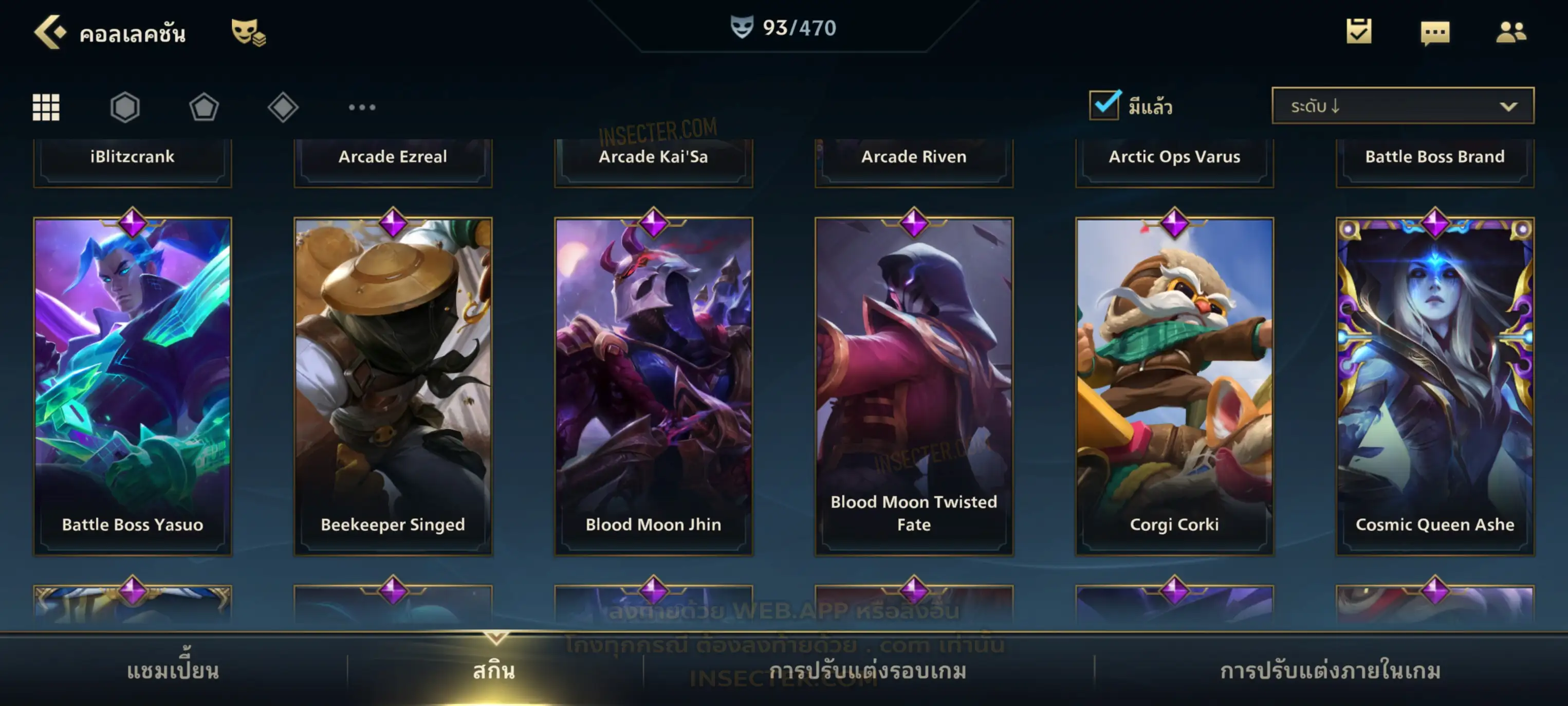Select the all-skins grid filter
This screenshot has width=1568, height=706.
(x=46, y=107)
